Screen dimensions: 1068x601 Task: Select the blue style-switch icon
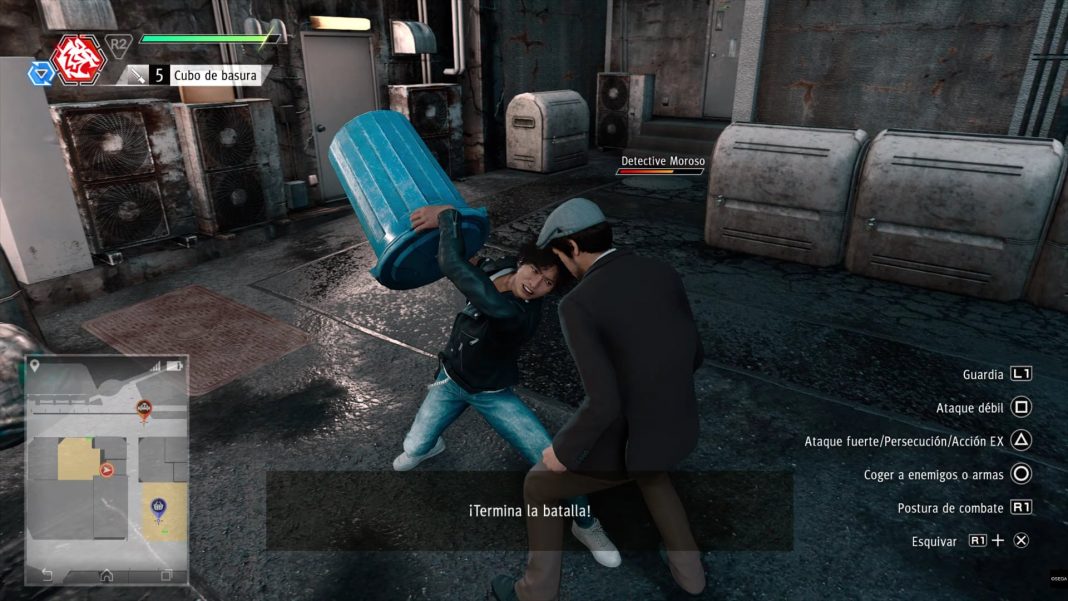tap(40, 73)
